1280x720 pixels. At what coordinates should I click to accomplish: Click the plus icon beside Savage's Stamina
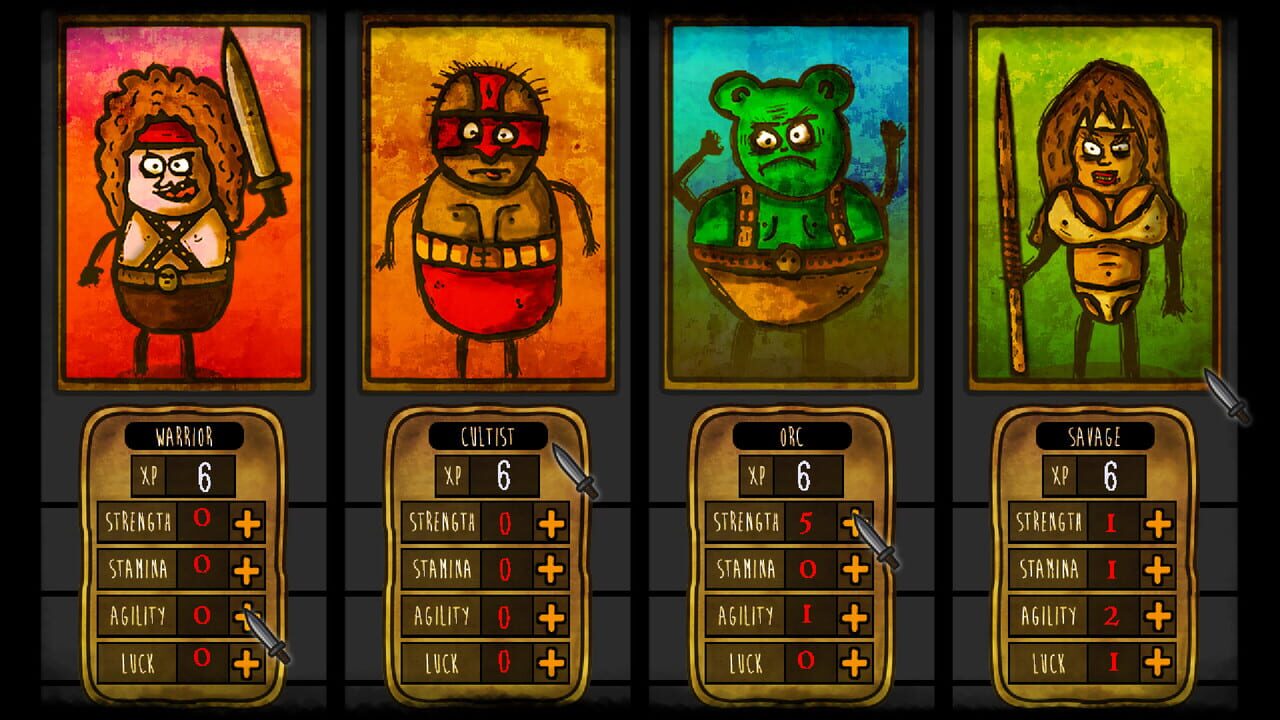point(1158,568)
